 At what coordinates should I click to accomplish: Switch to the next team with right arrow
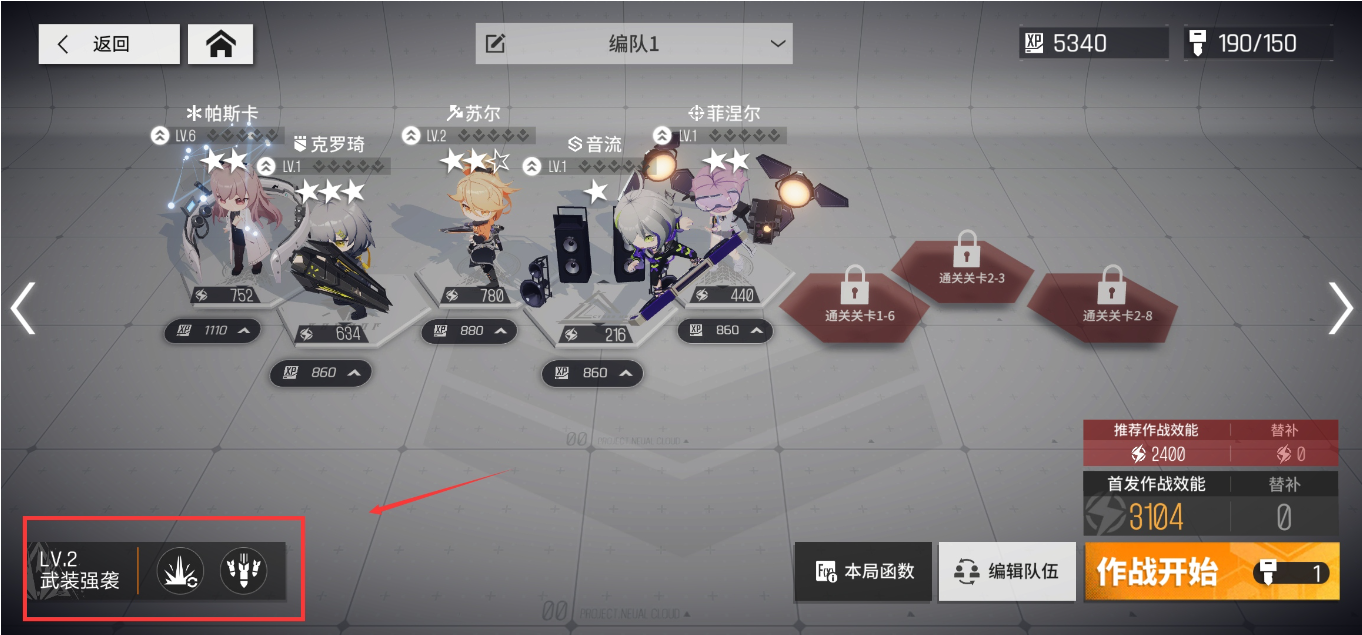[1339, 307]
